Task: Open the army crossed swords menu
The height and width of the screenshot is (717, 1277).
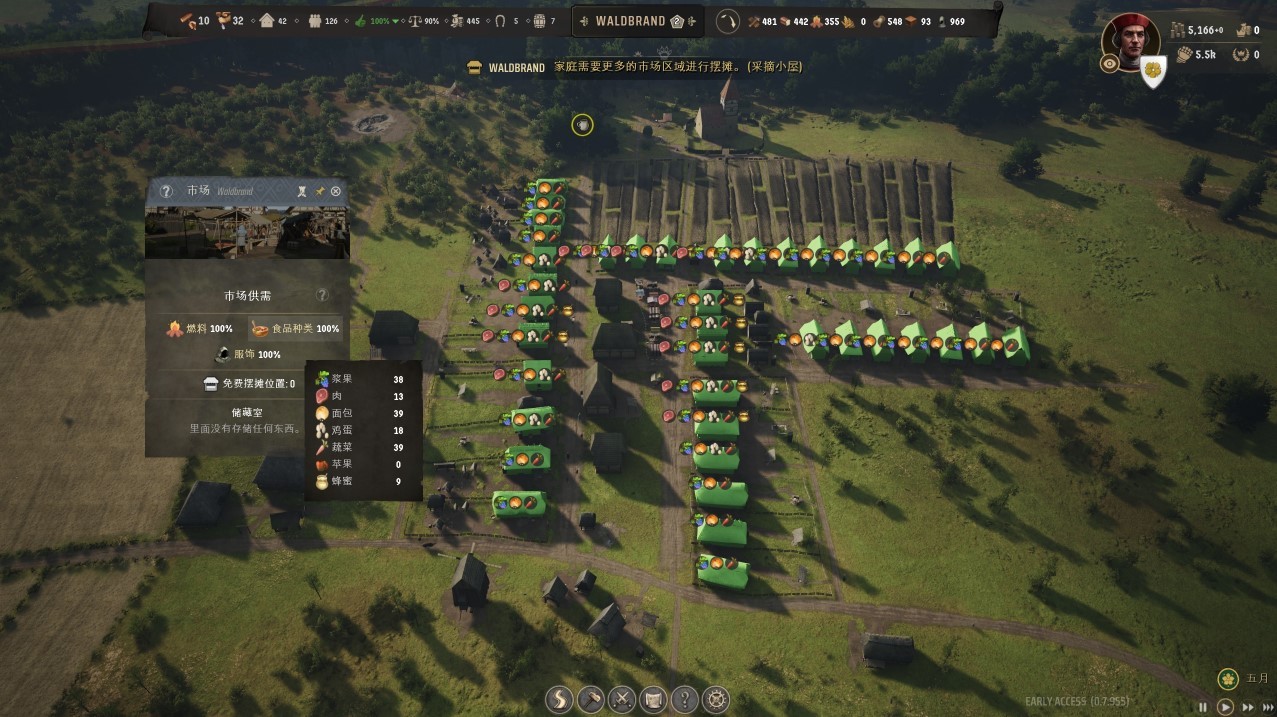Action: 622,698
